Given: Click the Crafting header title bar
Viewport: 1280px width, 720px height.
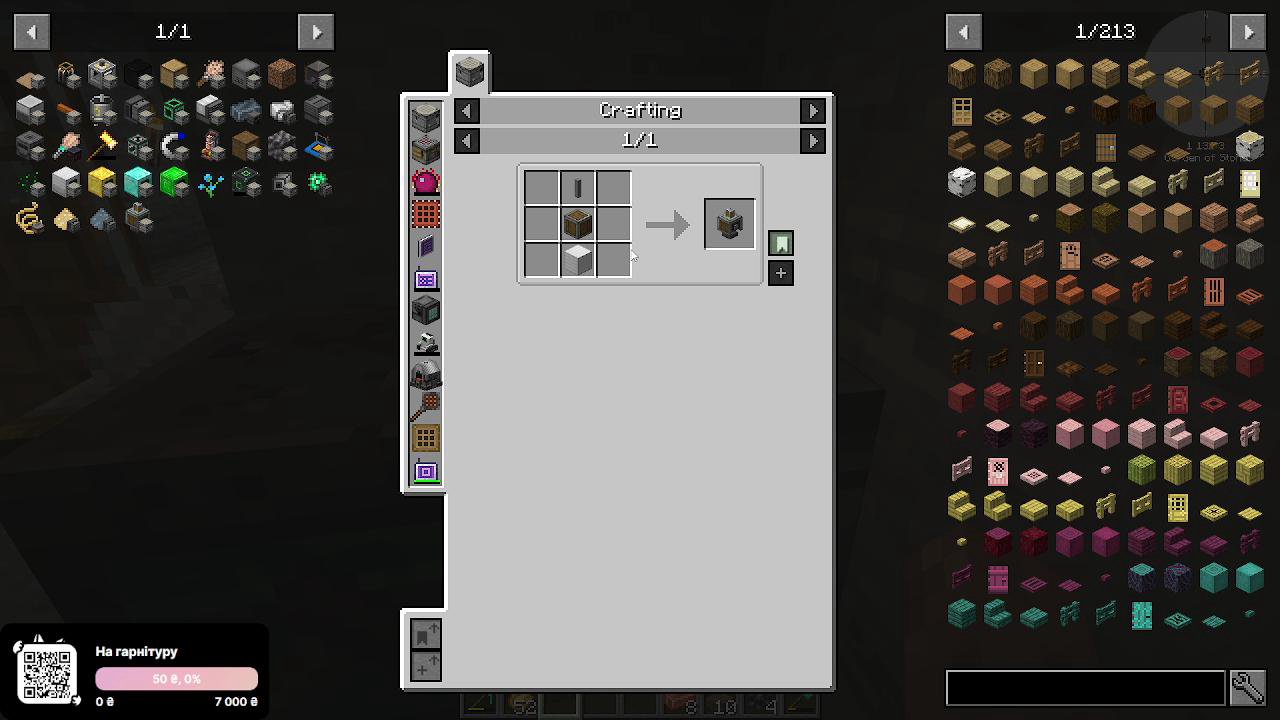Looking at the screenshot, I should coord(639,110).
